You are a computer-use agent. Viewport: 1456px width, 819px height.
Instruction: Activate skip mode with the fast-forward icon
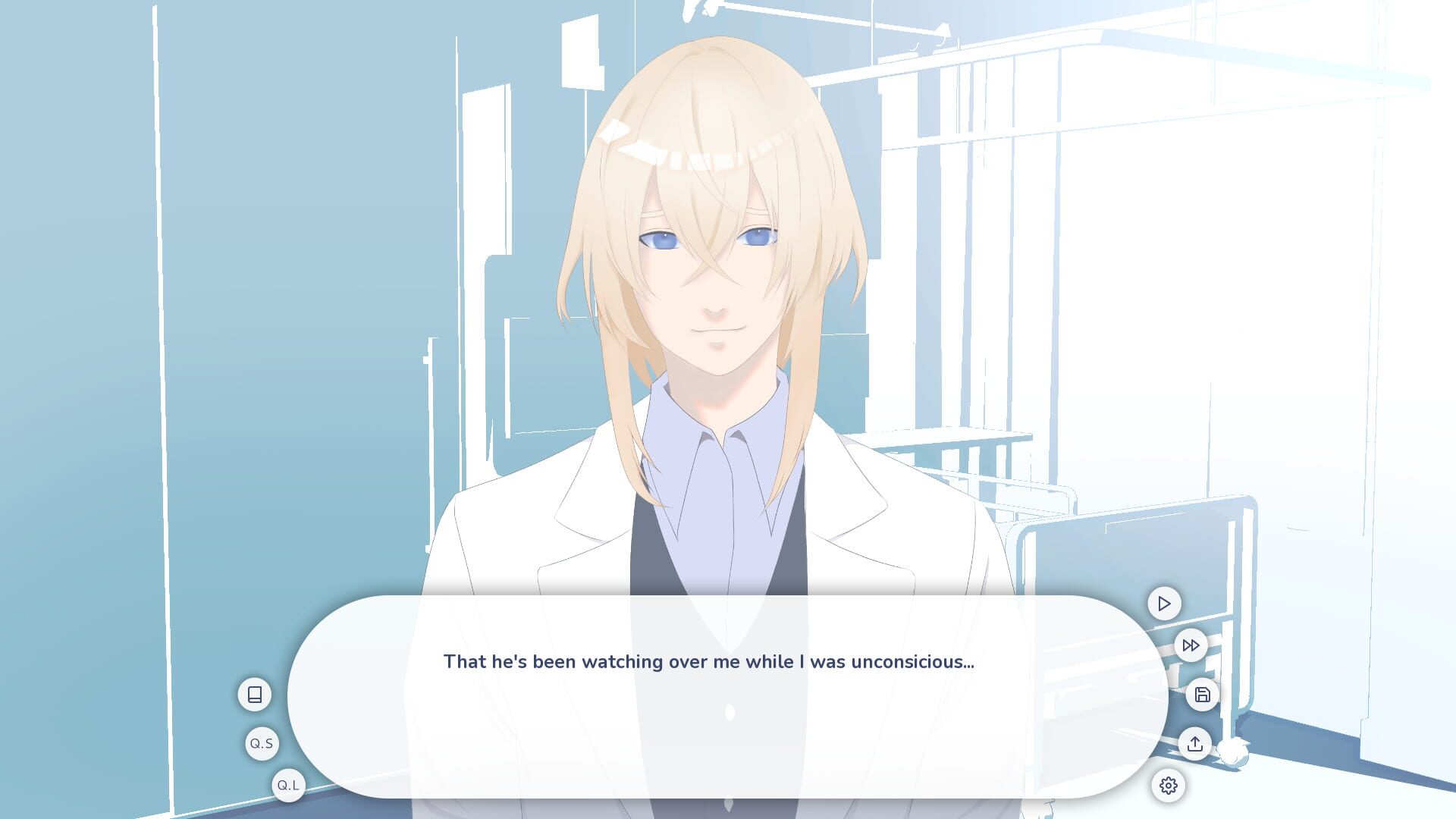[1191, 645]
